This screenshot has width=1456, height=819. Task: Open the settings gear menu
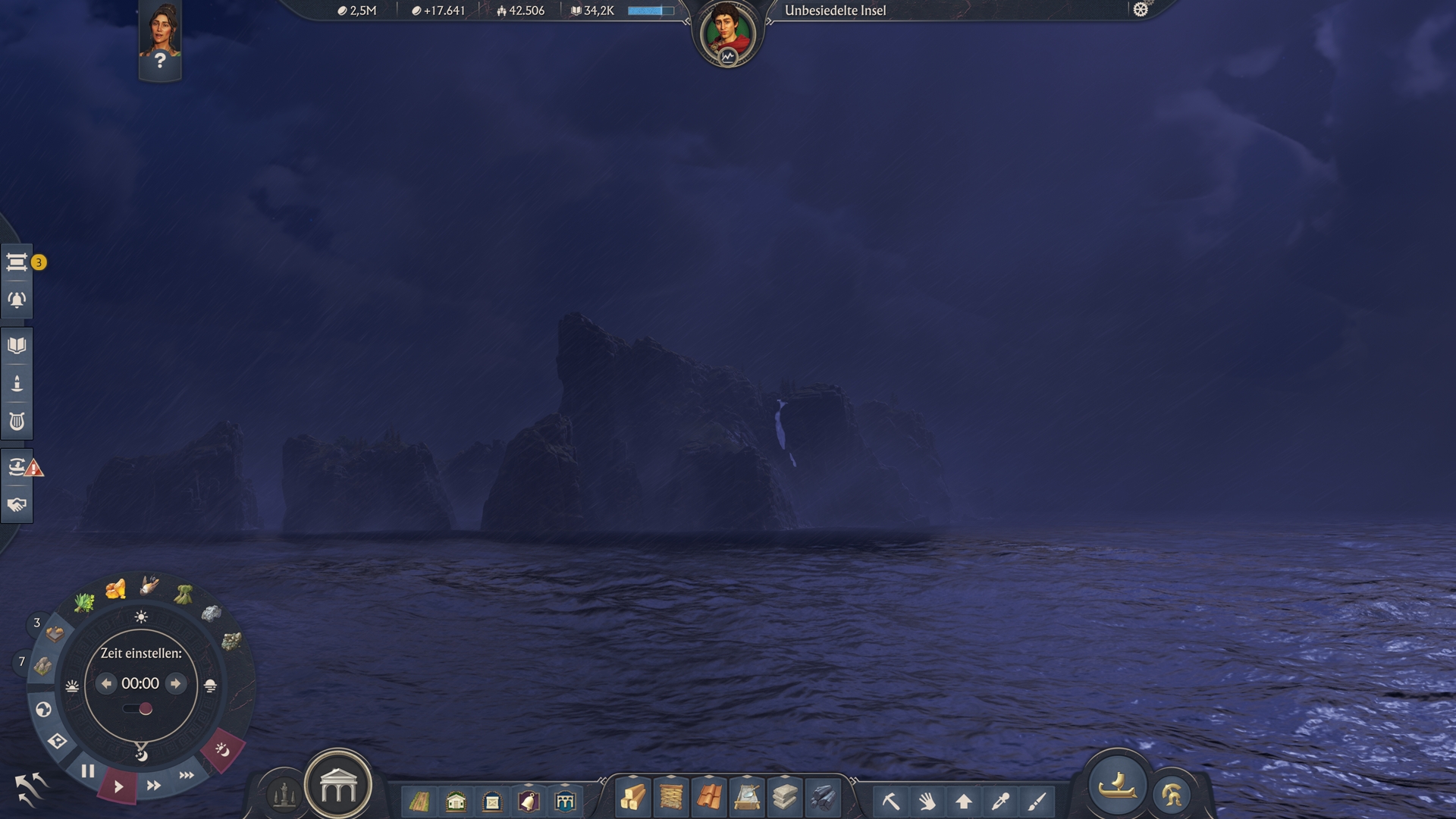[x=1141, y=10]
